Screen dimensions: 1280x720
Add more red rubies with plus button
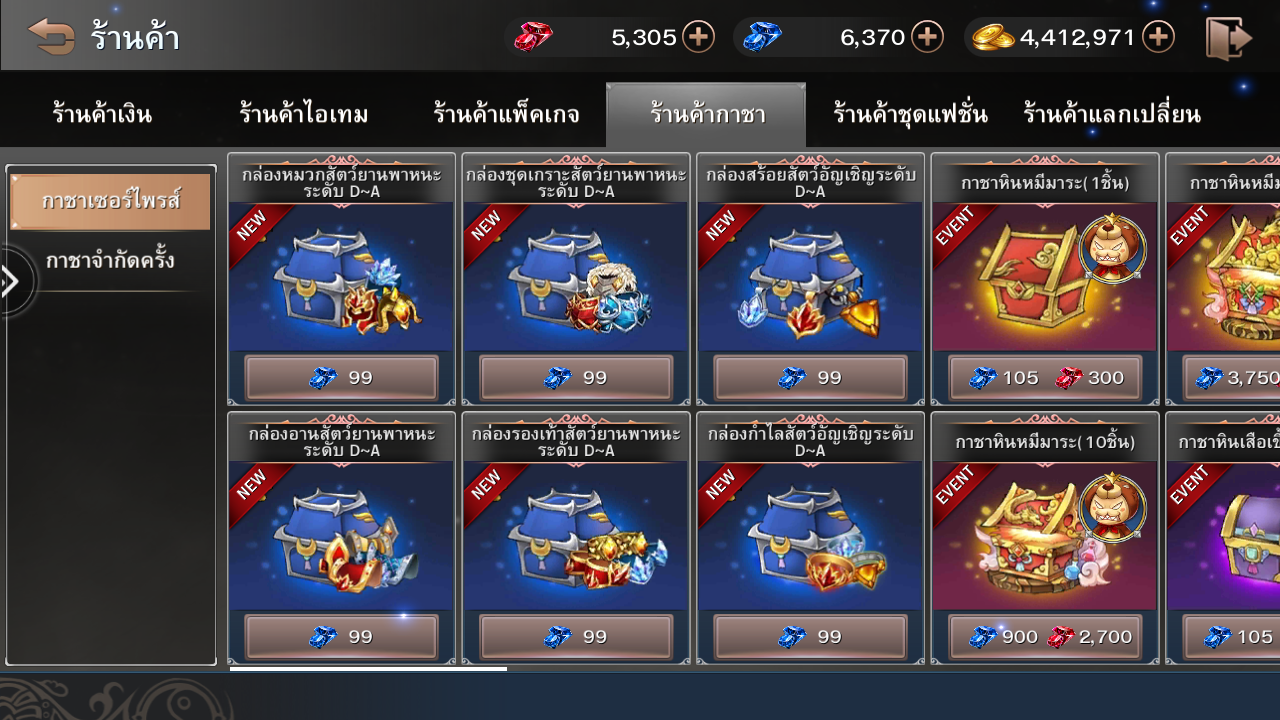(x=698, y=37)
